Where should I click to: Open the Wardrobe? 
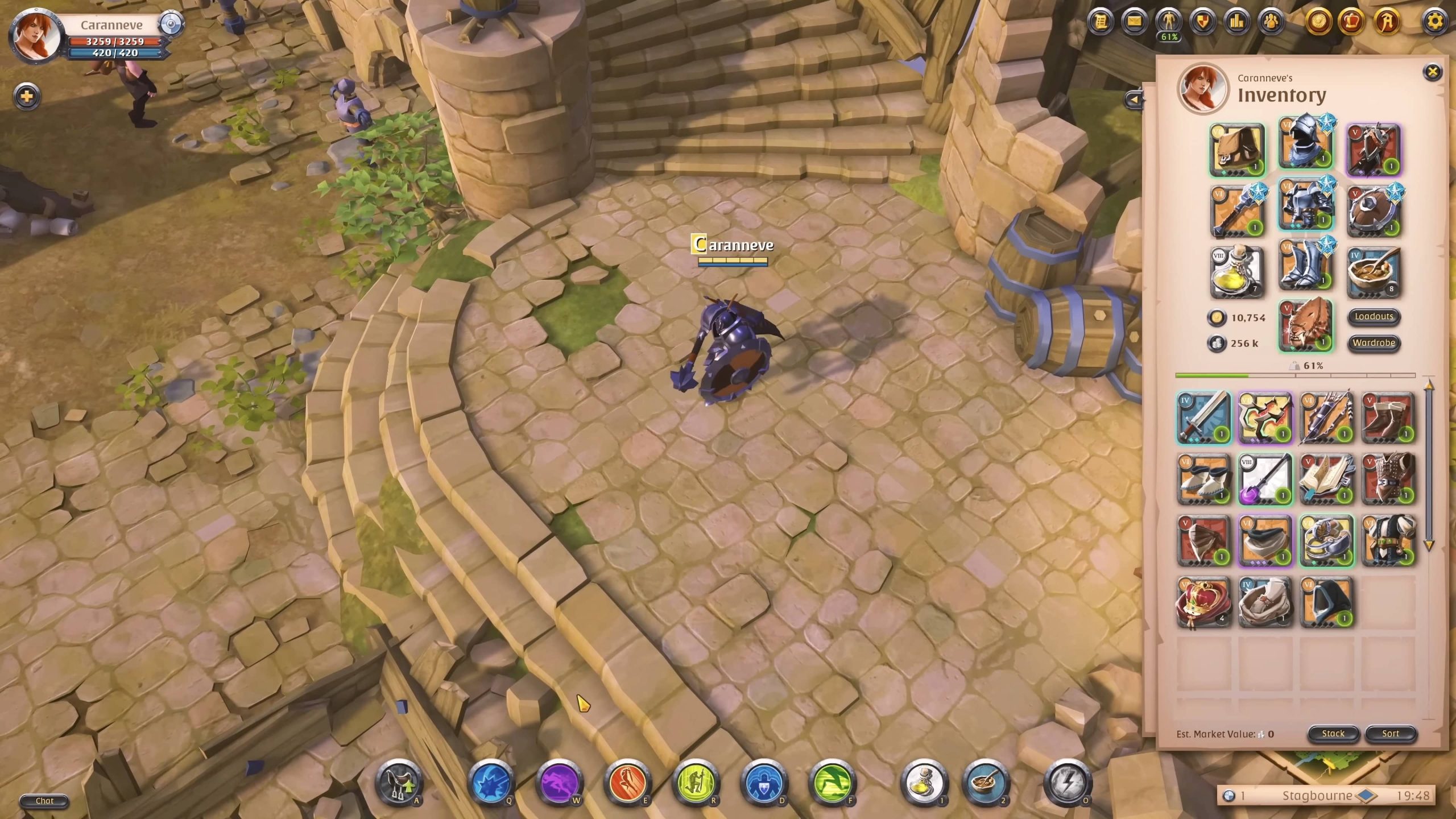click(1374, 342)
